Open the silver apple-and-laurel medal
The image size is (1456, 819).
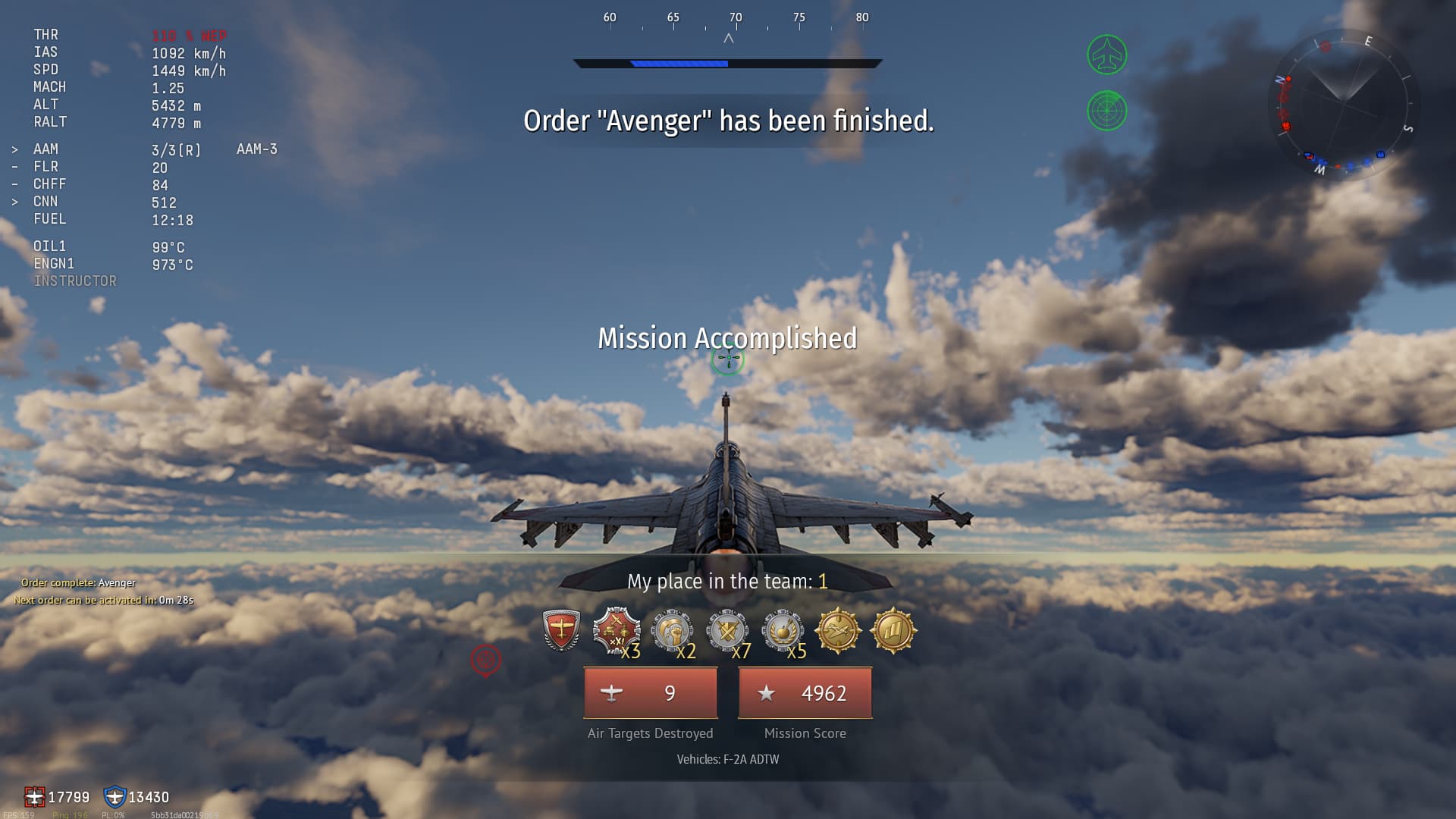(x=783, y=630)
